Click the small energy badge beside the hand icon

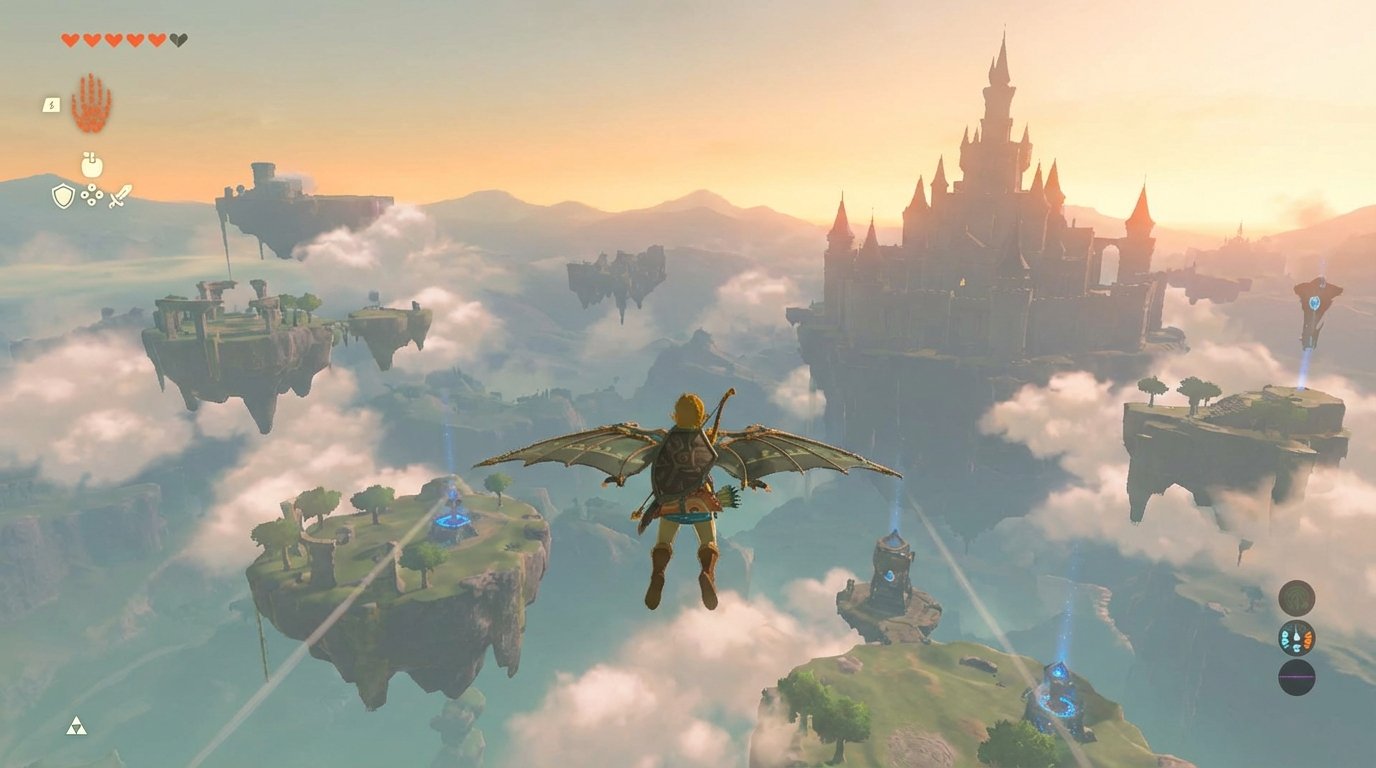coord(51,104)
